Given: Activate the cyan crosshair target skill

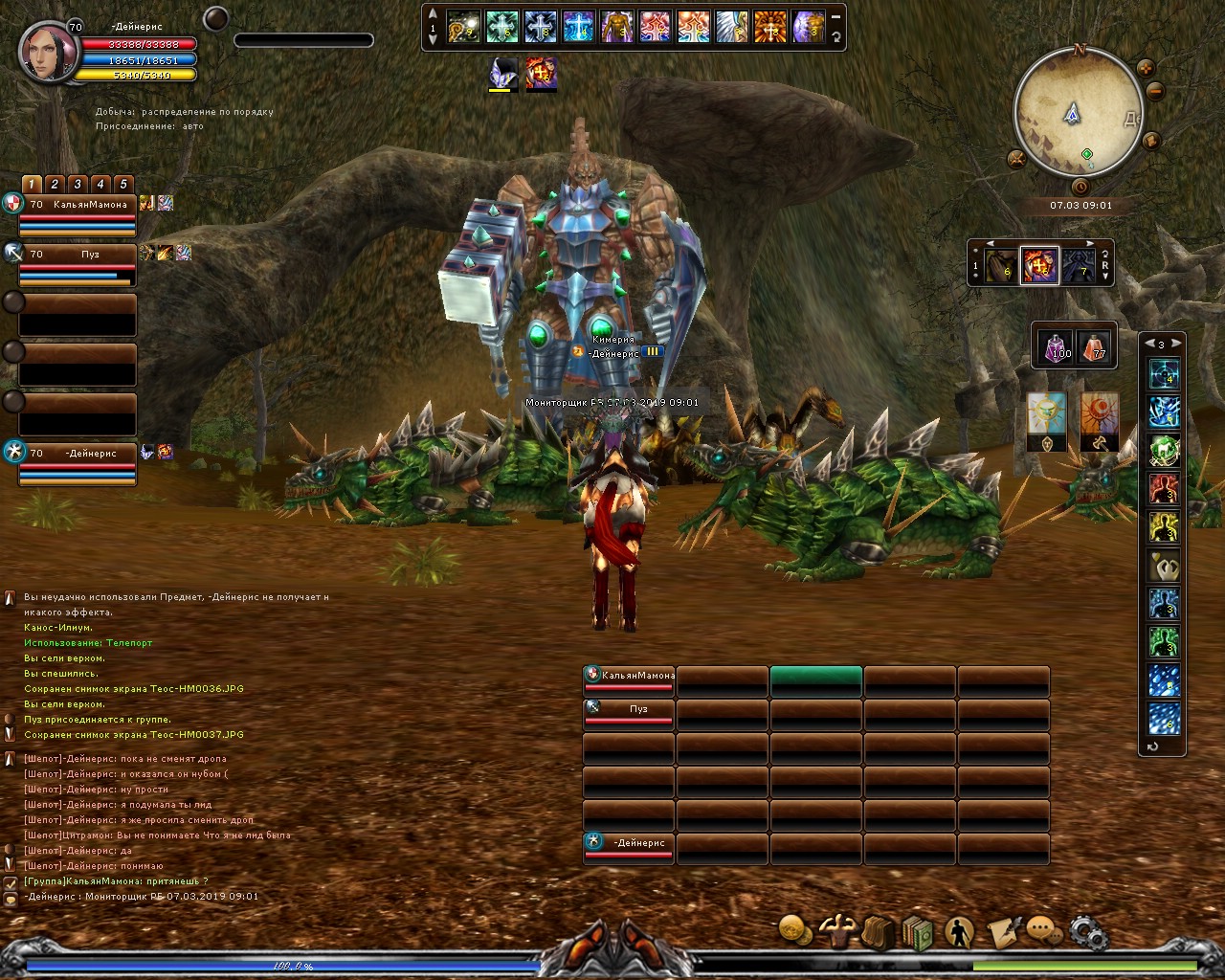Looking at the screenshot, I should pos(1164,373).
